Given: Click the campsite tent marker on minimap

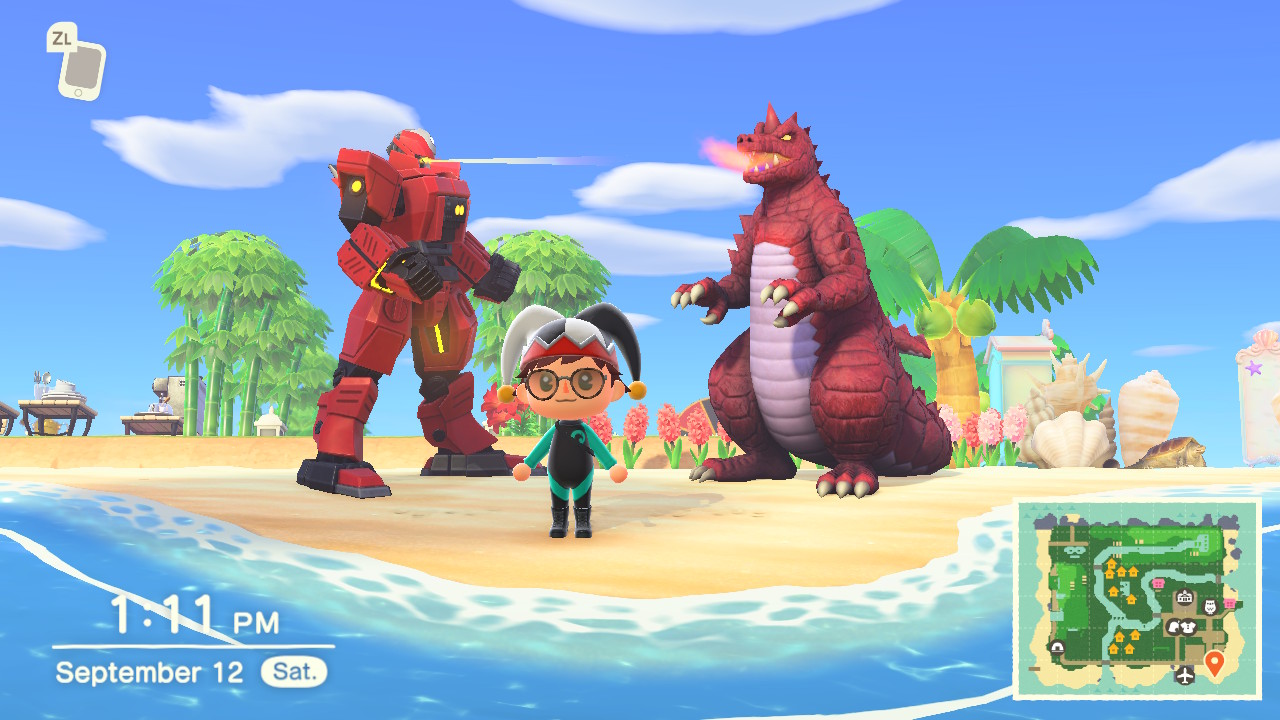Looking at the screenshot, I should tap(1058, 647).
